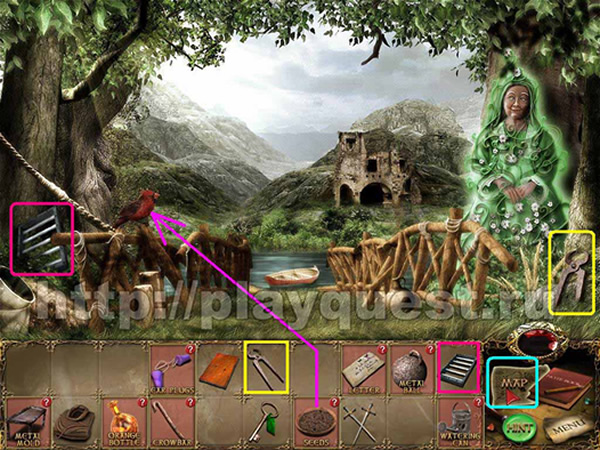This screenshot has height=450, width=600.
Task: Select the grate tray inventory item
Action: point(458,366)
